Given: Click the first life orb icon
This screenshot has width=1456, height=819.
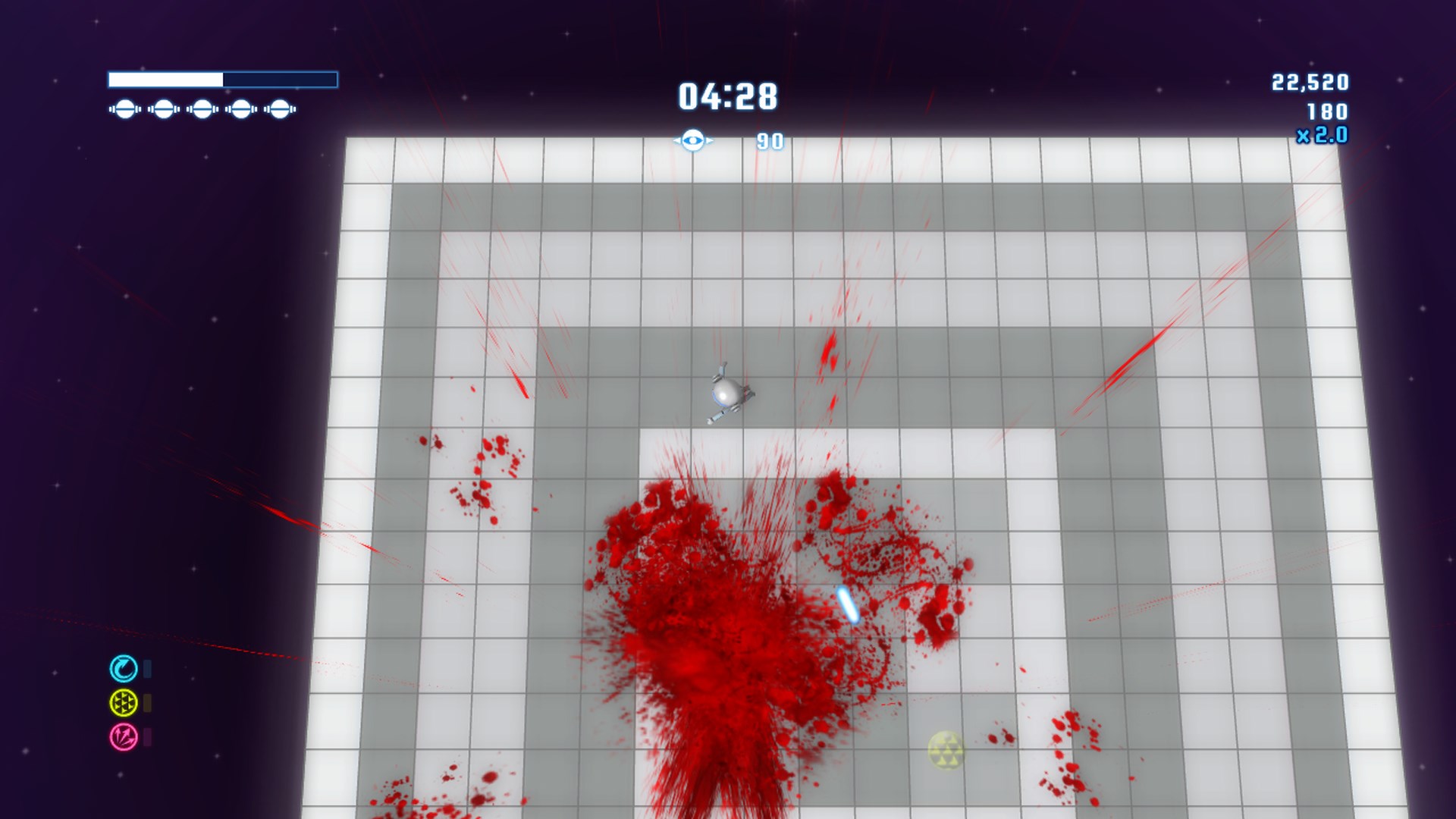Looking at the screenshot, I should click(x=124, y=110).
